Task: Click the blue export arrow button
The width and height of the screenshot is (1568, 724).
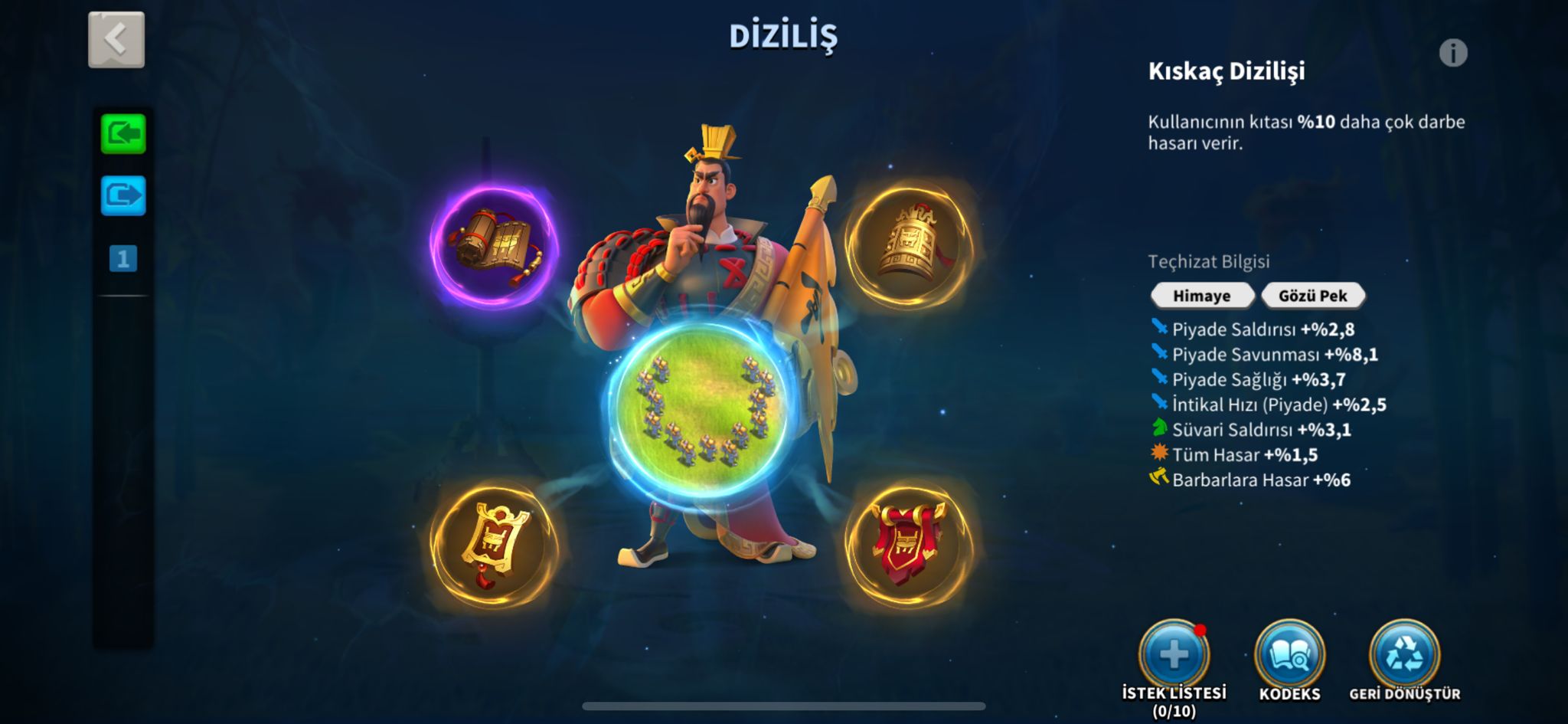Action: (123, 195)
